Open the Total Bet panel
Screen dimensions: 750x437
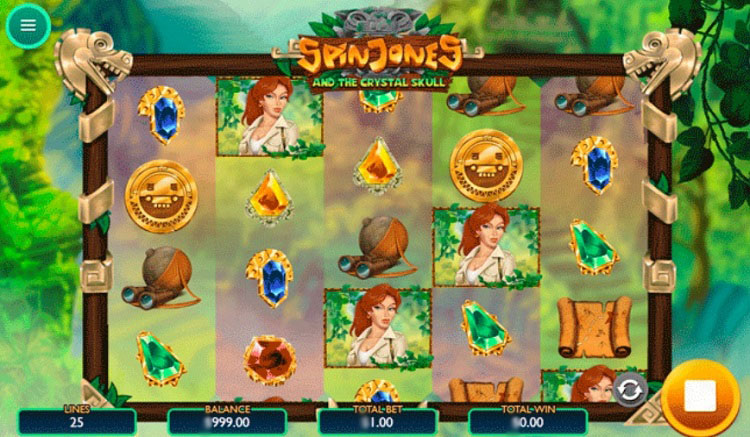point(377,420)
